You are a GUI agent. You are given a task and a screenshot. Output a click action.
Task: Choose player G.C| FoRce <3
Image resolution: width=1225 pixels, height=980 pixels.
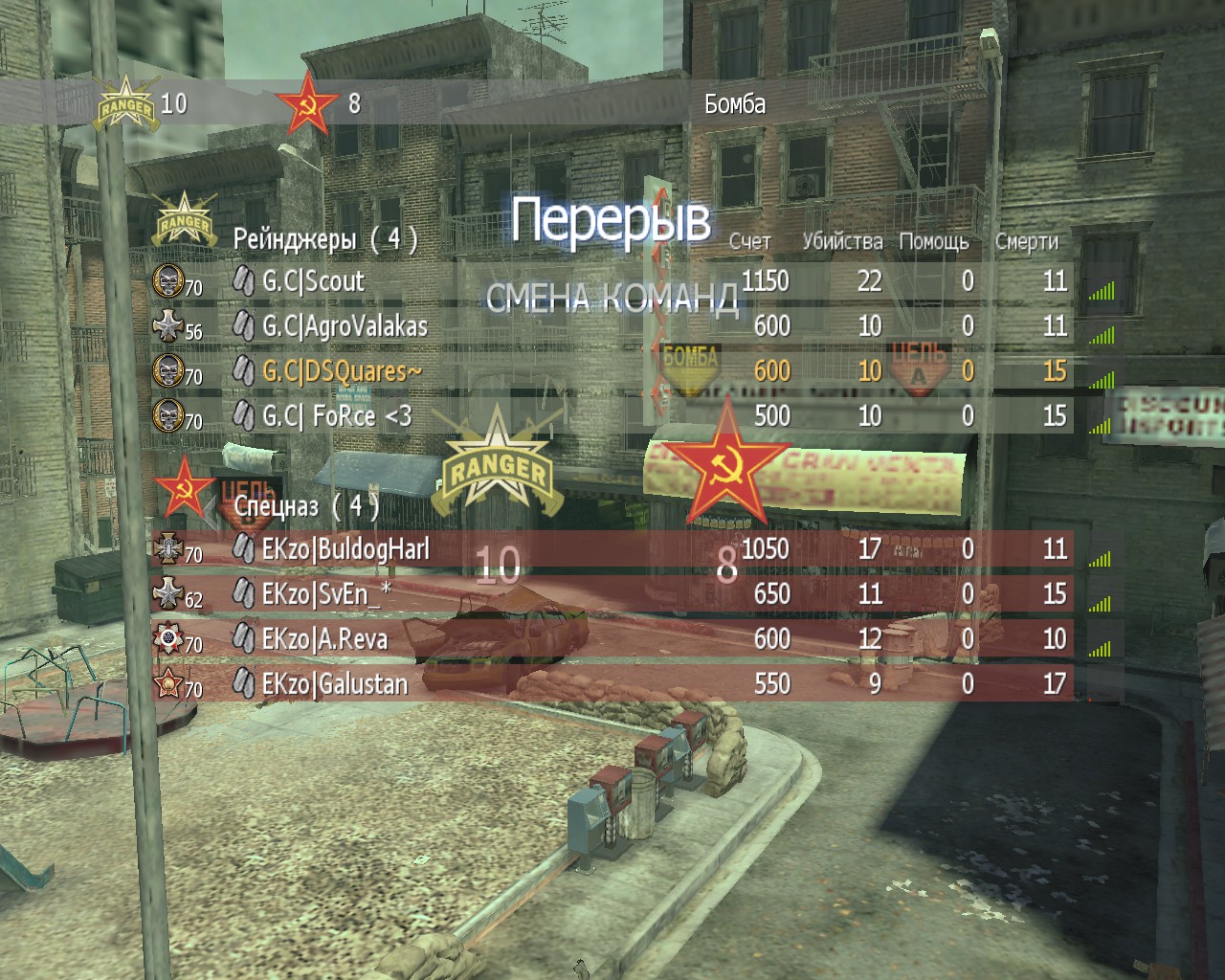coord(337,415)
